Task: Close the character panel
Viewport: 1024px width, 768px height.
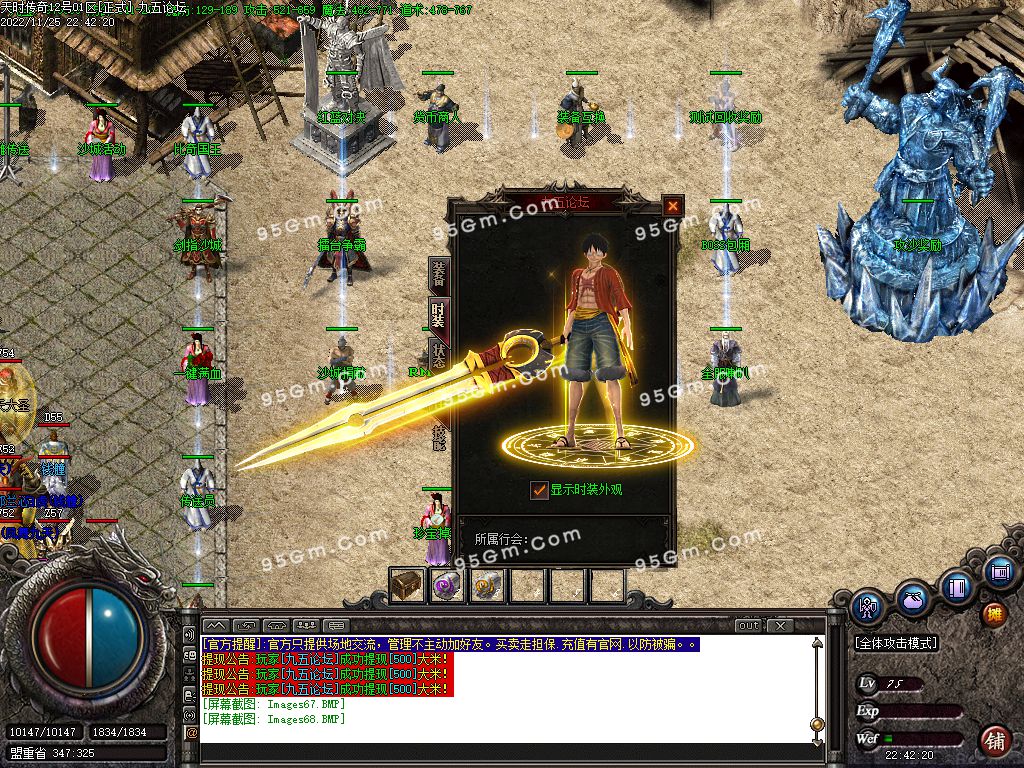Action: tap(673, 206)
